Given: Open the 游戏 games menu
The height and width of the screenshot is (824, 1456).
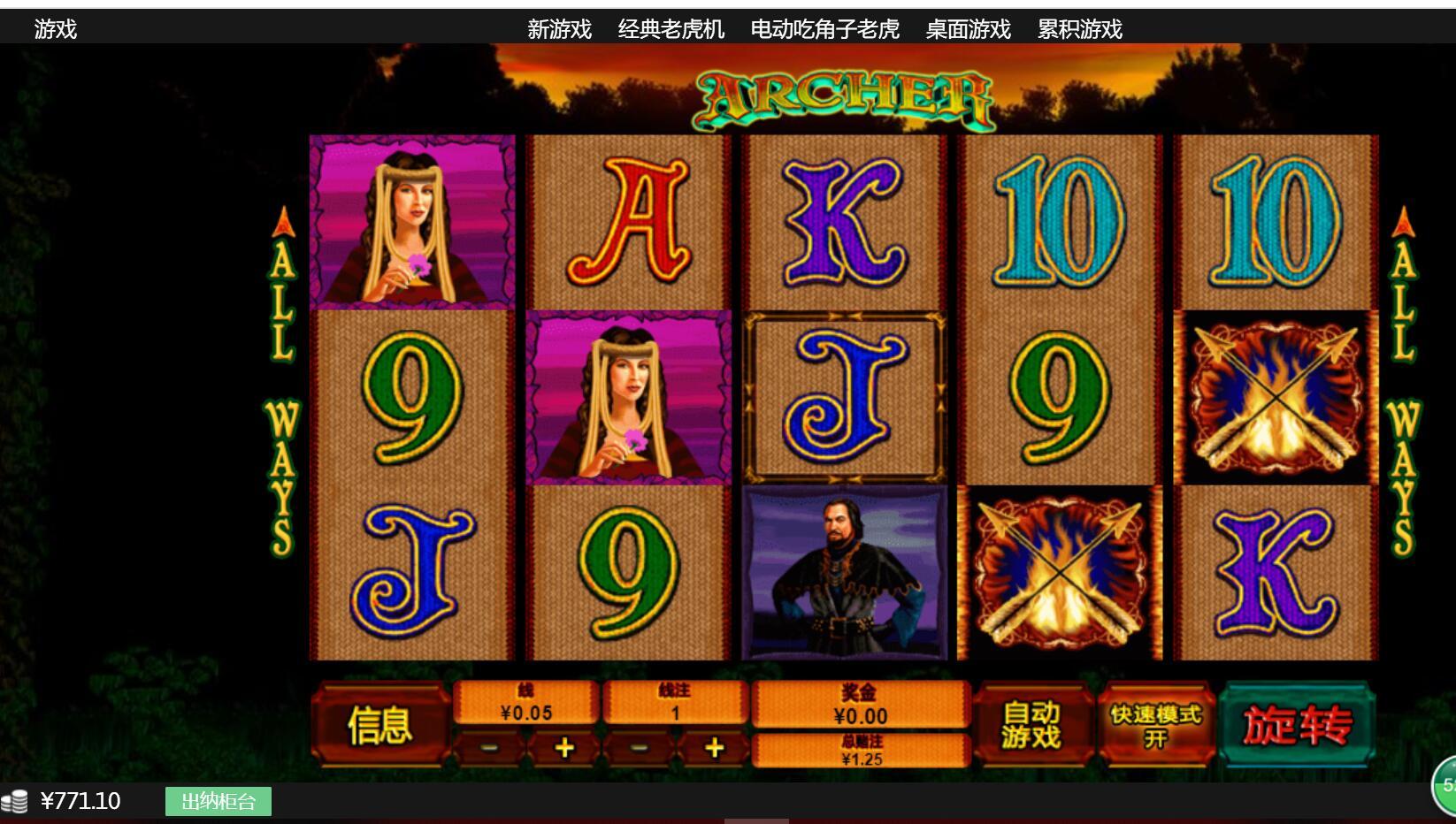Looking at the screenshot, I should 56,30.
